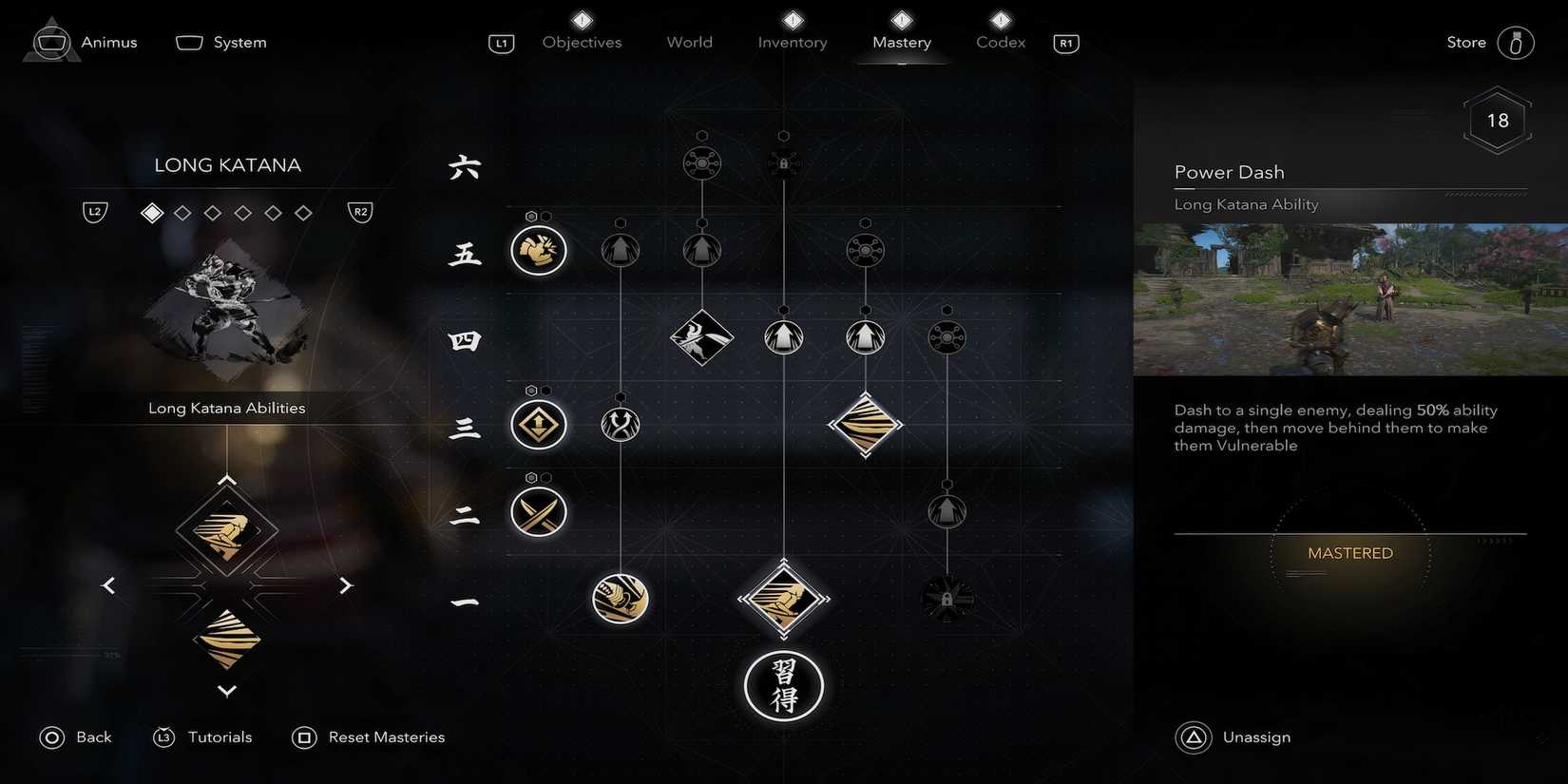This screenshot has width=1568, height=784.
Task: Open the Codex tab
Action: (999, 42)
